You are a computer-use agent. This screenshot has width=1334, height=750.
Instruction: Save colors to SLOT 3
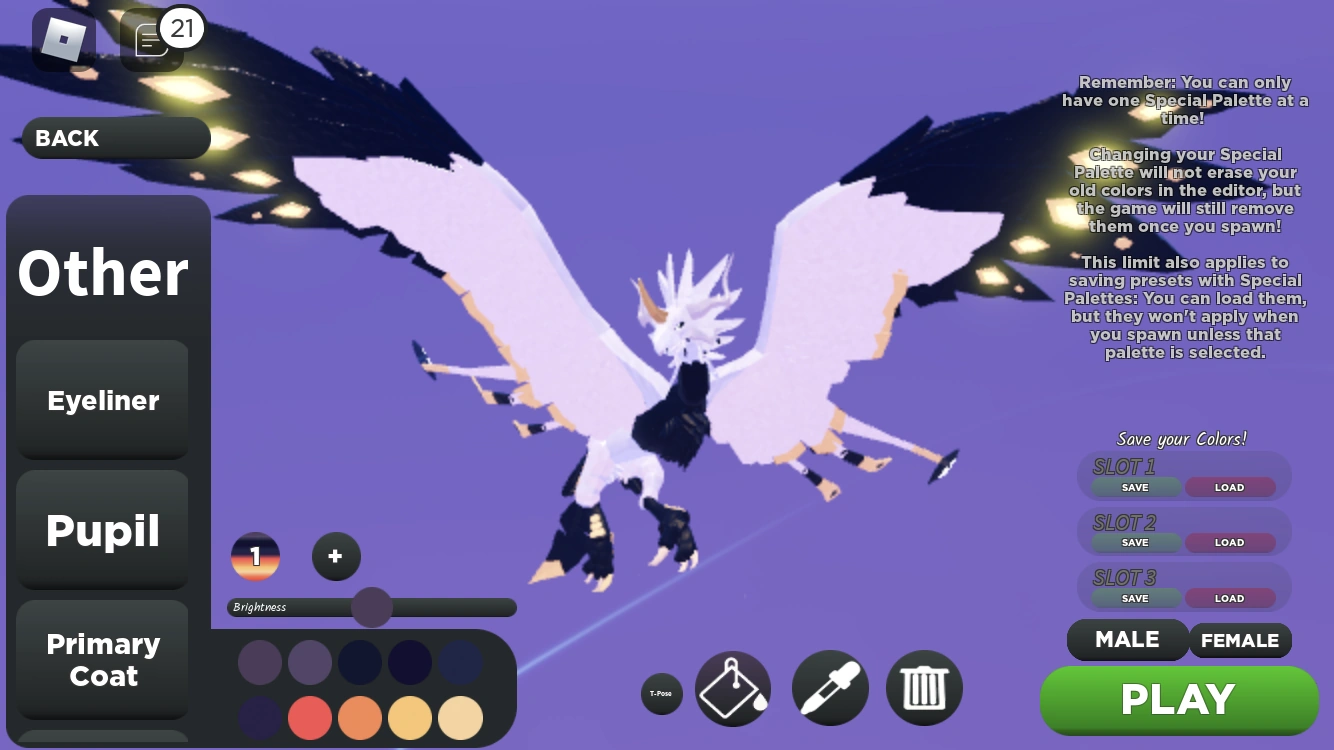(x=1134, y=597)
